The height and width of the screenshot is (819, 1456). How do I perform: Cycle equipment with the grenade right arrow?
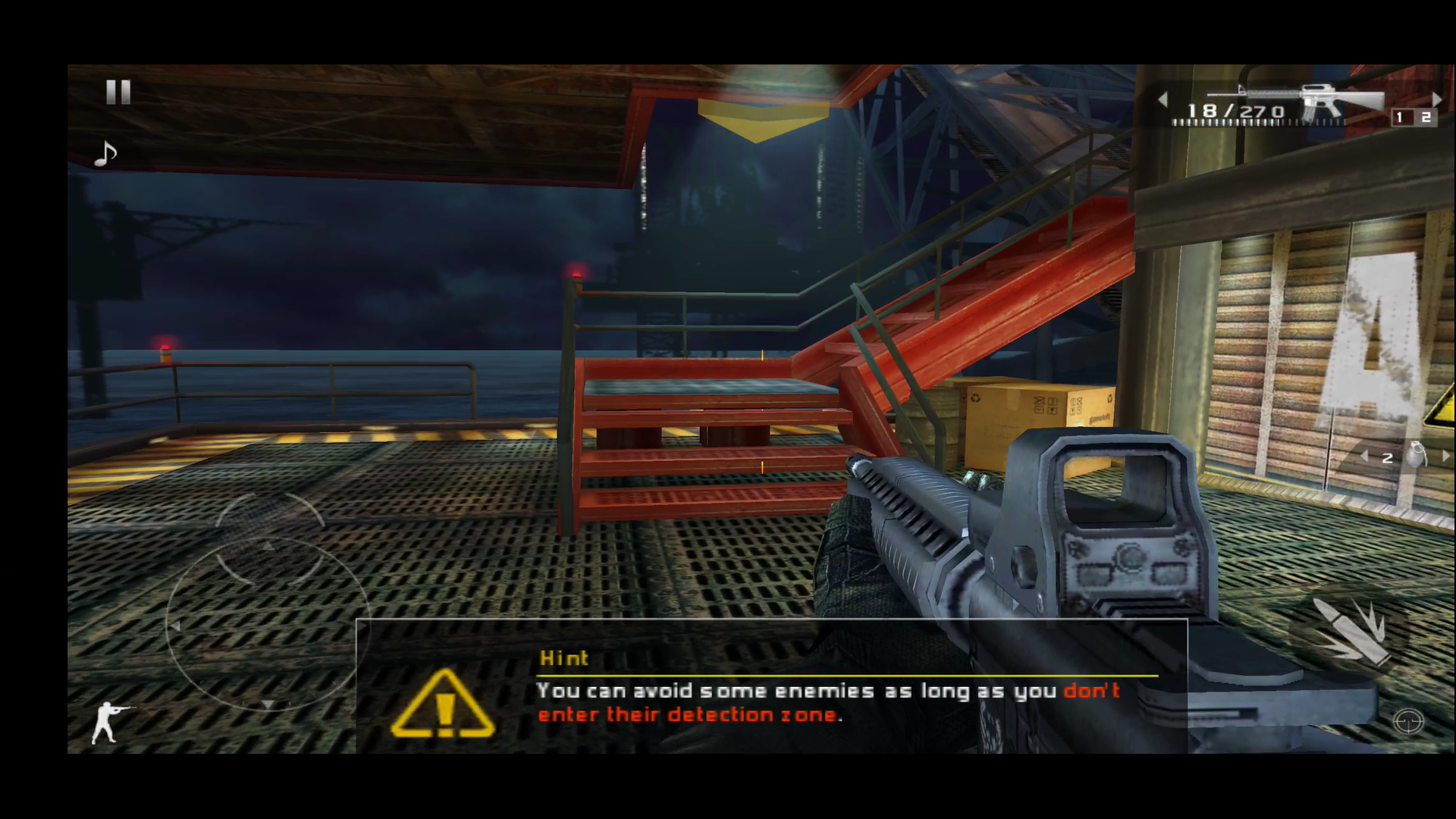pyautogui.click(x=1447, y=455)
